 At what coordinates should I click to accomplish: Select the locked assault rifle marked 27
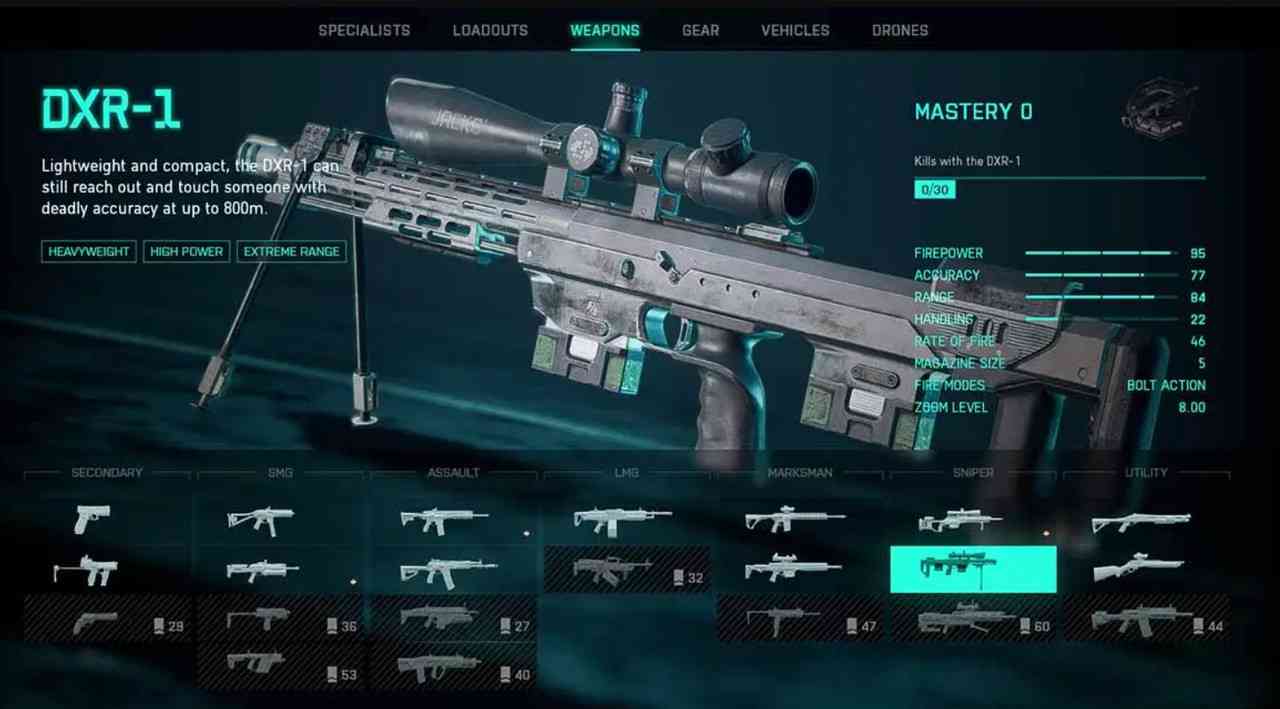pyautogui.click(x=454, y=621)
